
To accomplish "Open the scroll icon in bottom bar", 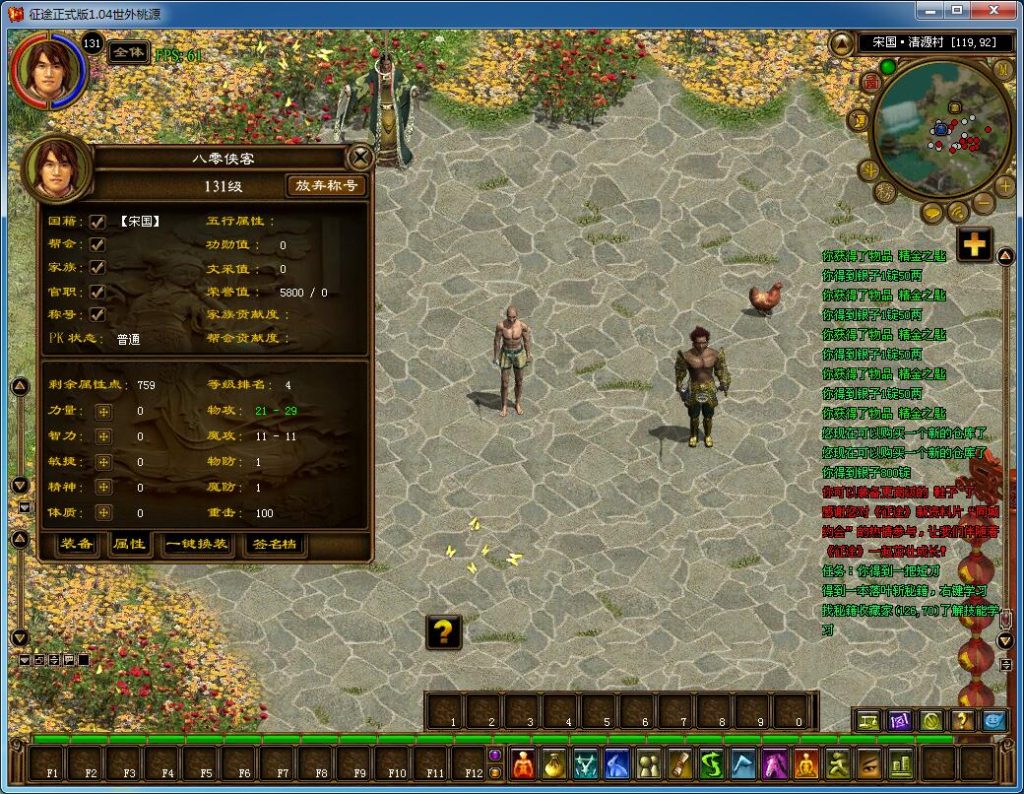I will point(680,765).
